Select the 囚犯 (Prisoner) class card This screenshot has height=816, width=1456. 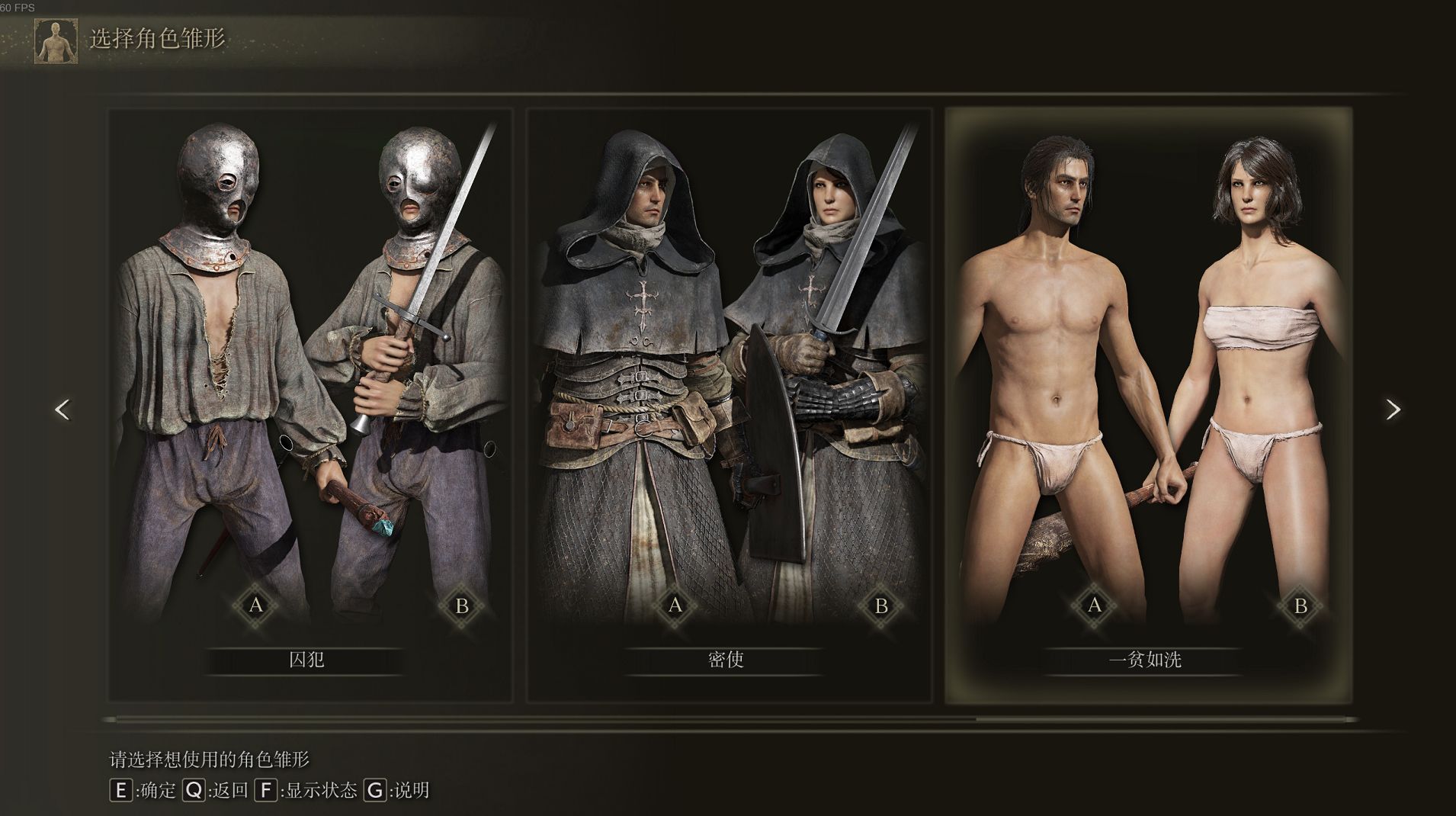309,404
